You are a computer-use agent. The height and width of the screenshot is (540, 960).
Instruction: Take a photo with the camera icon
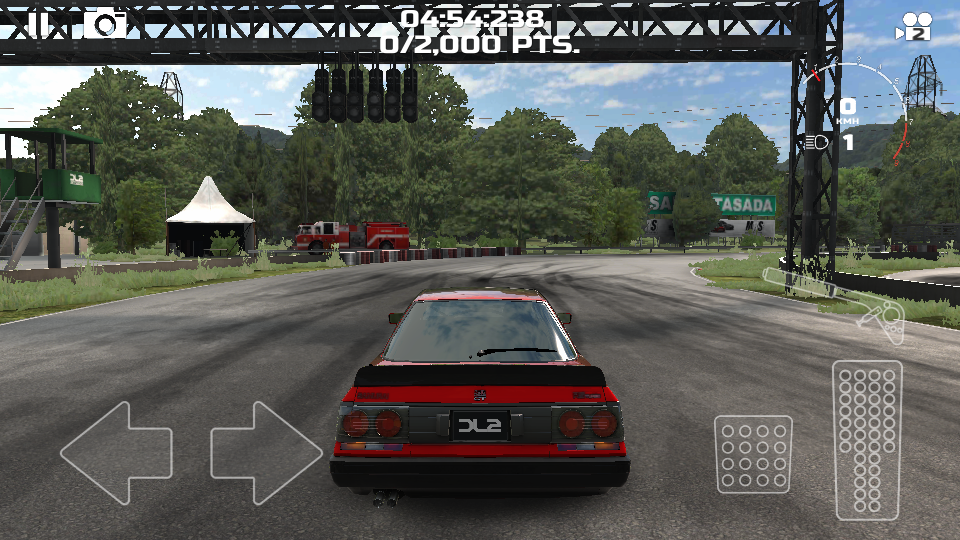click(105, 23)
